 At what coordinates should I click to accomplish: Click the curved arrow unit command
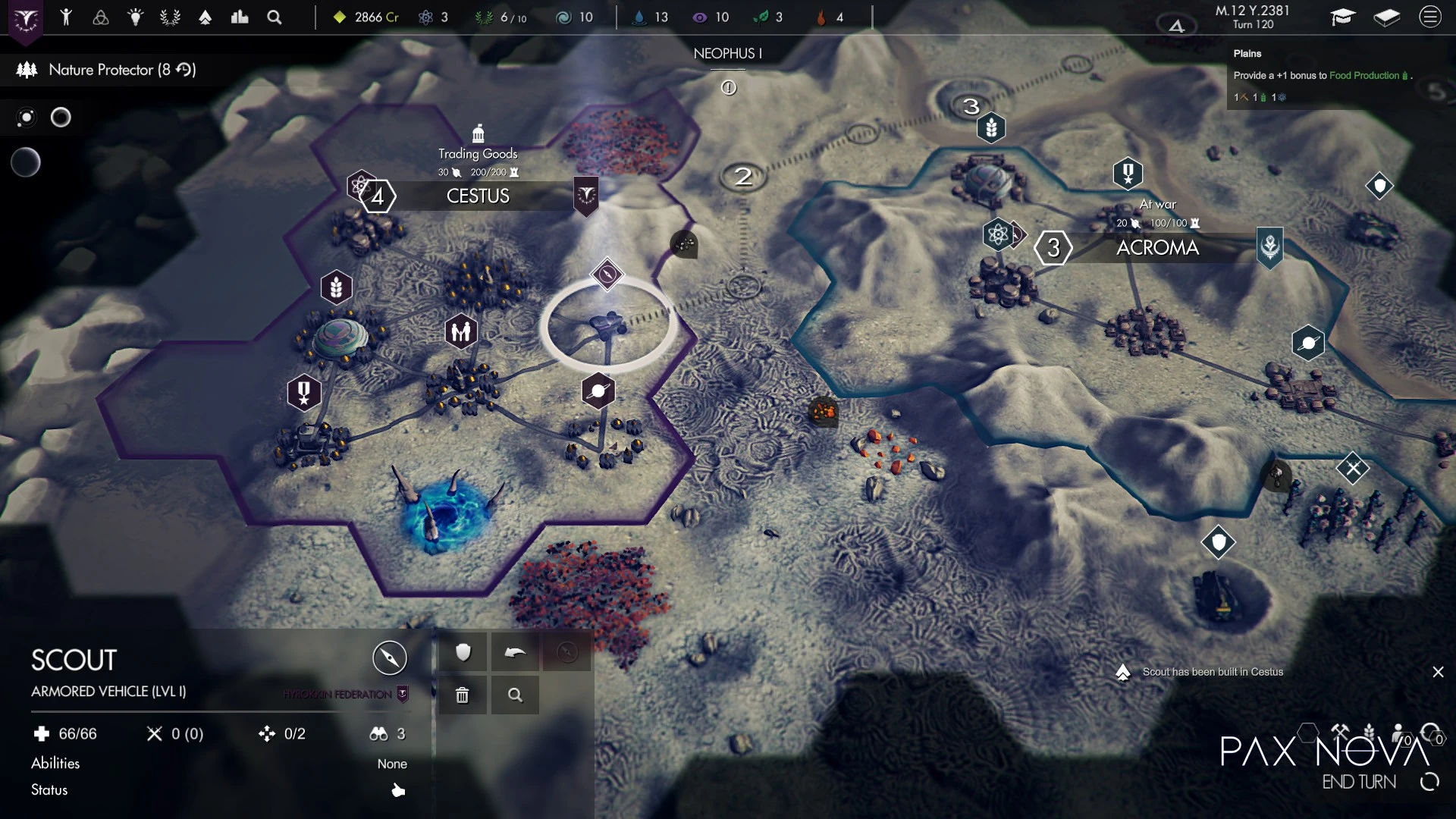pyautogui.click(x=515, y=652)
